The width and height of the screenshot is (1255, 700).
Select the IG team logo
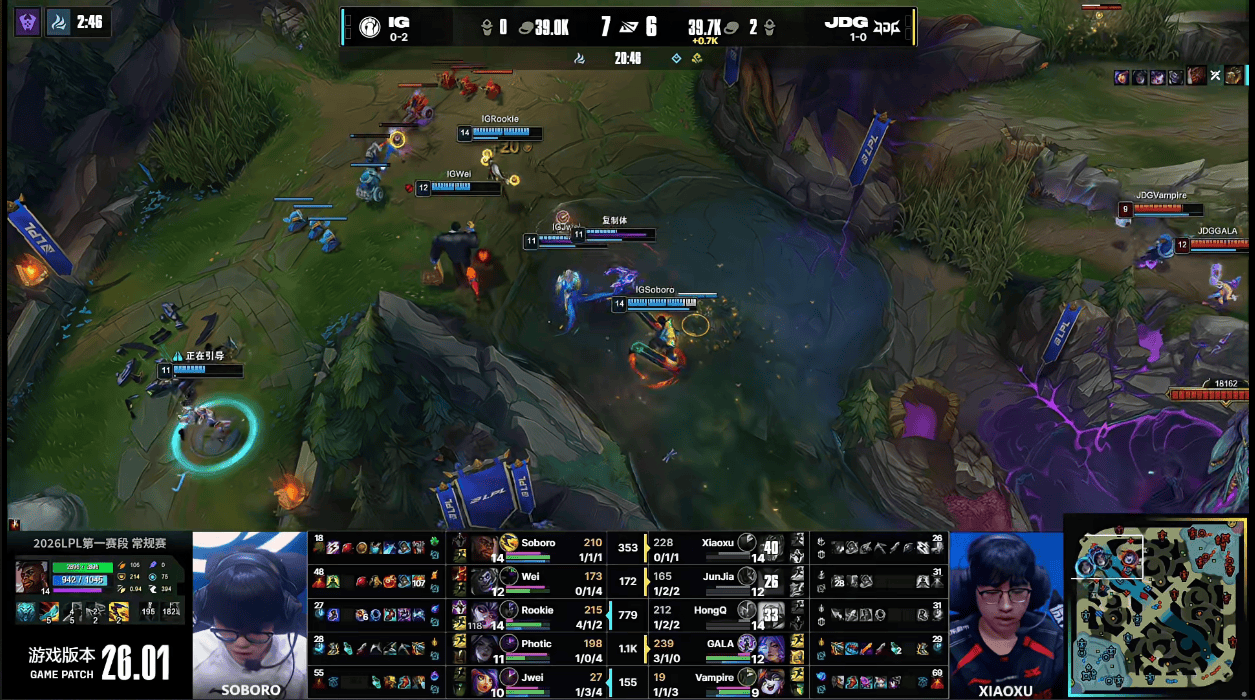point(369,26)
